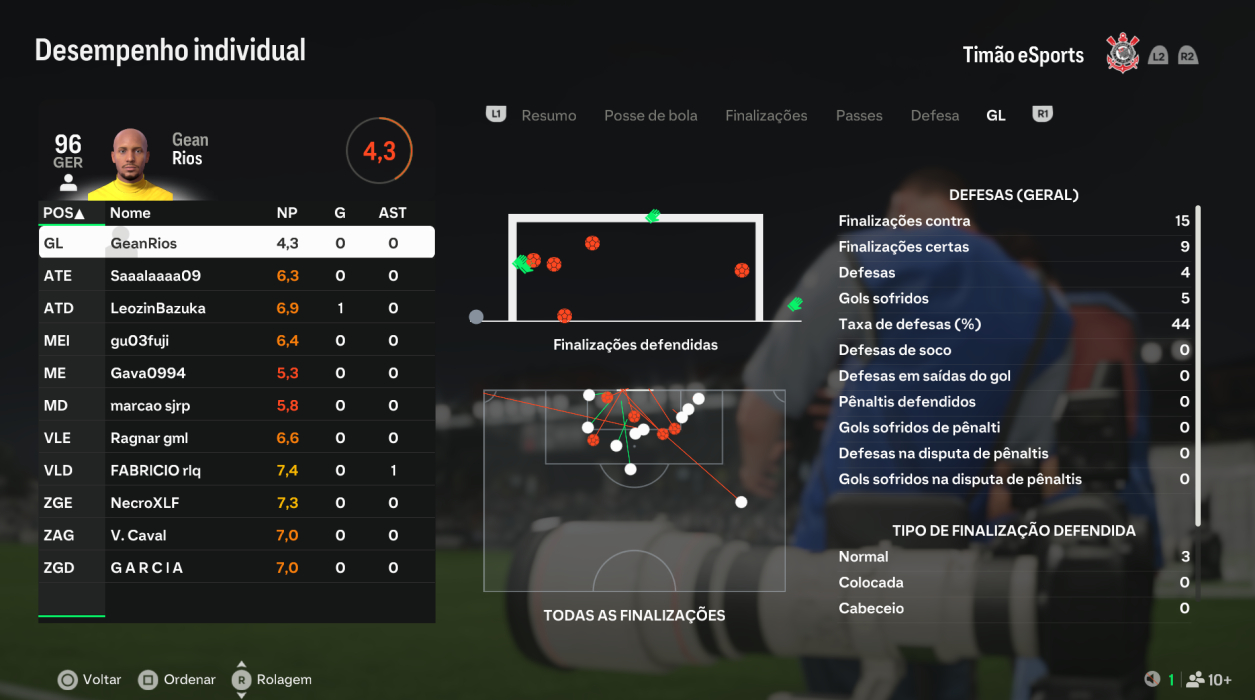Choose FABRICIO rlq player row
Viewport: 1255px width, 700px height.
point(236,471)
